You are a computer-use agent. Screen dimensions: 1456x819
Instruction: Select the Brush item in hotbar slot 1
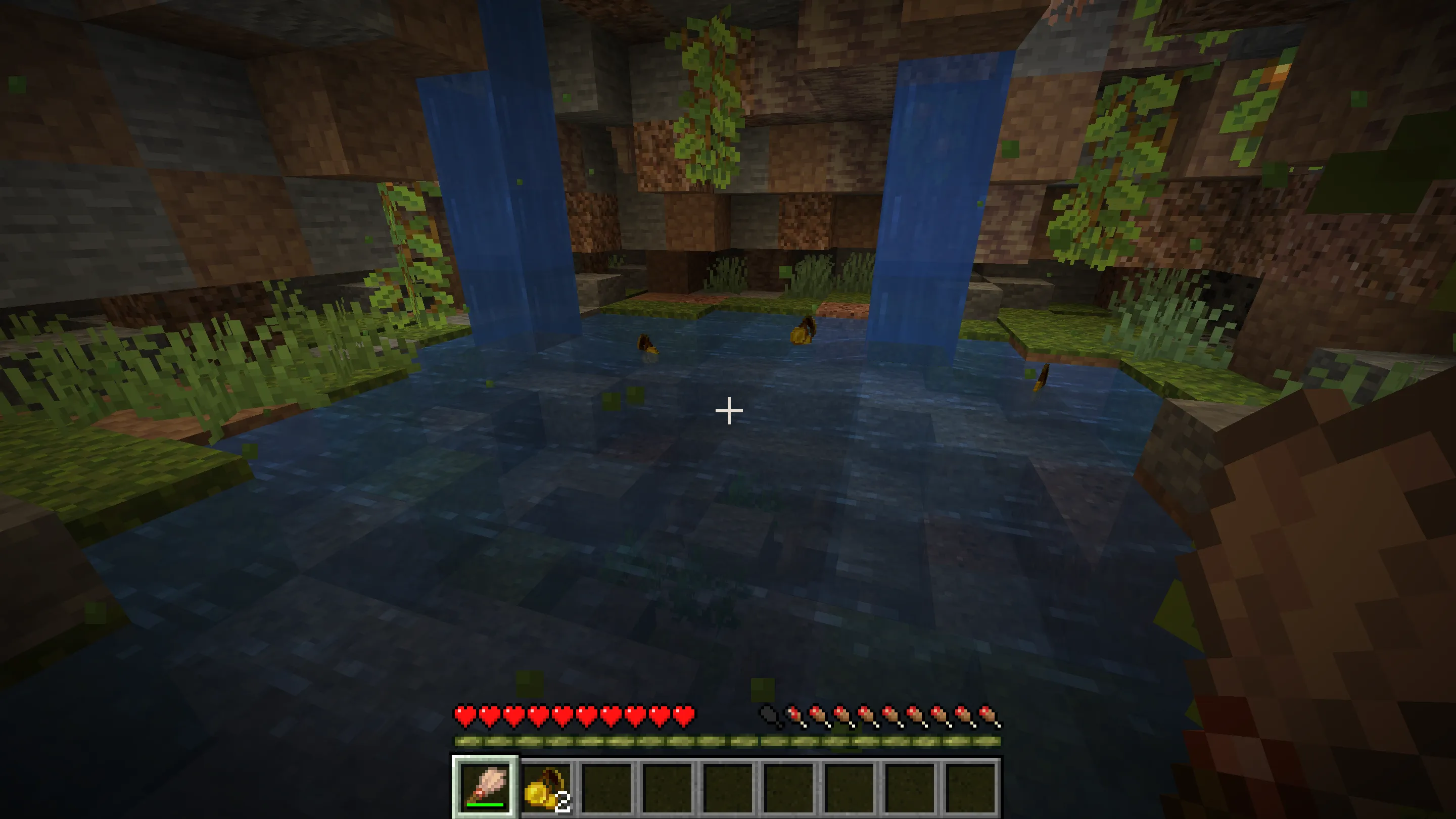486,786
